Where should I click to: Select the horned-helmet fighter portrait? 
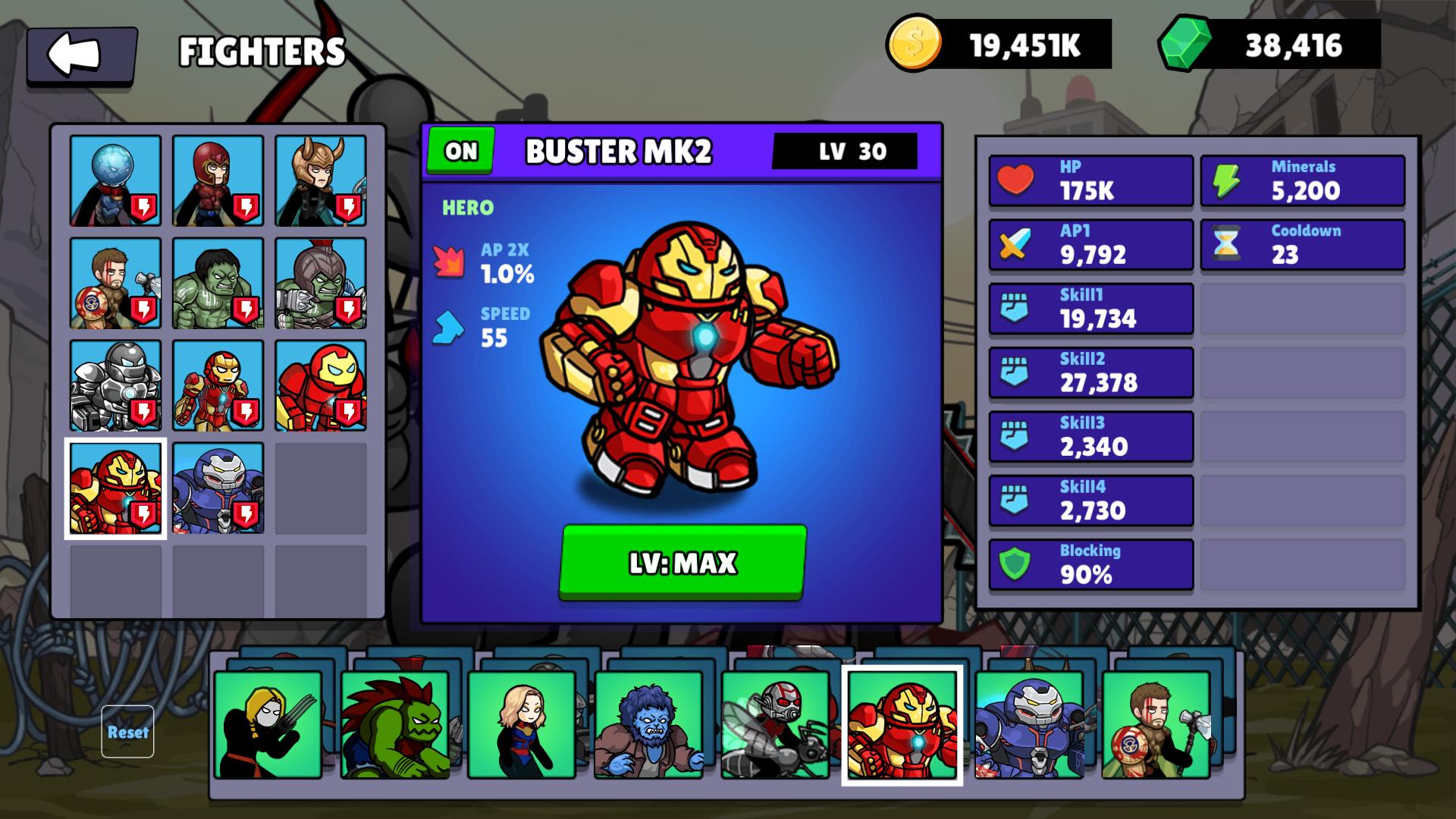(320, 180)
